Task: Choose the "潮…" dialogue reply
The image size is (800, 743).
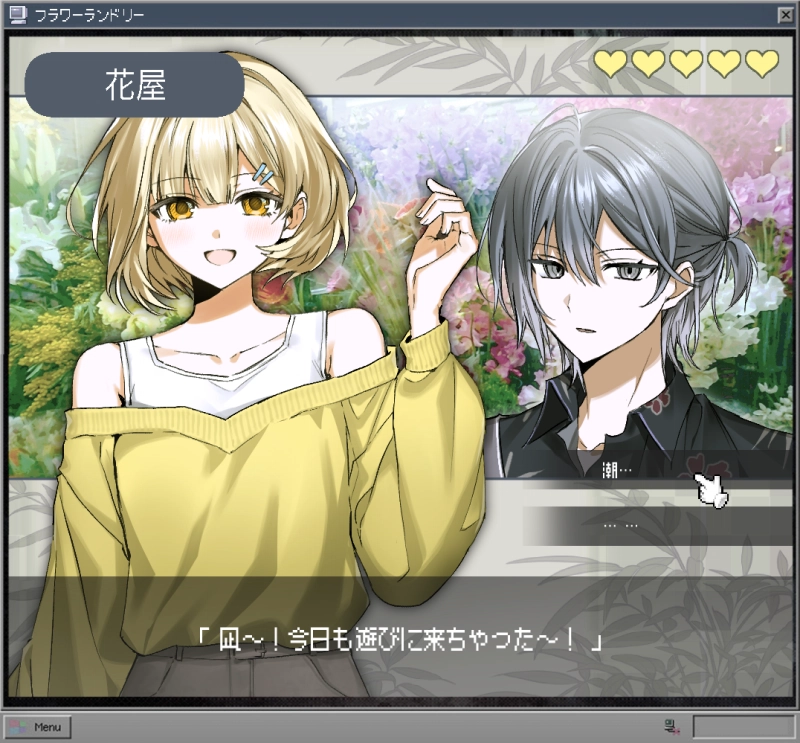Action: click(650, 467)
